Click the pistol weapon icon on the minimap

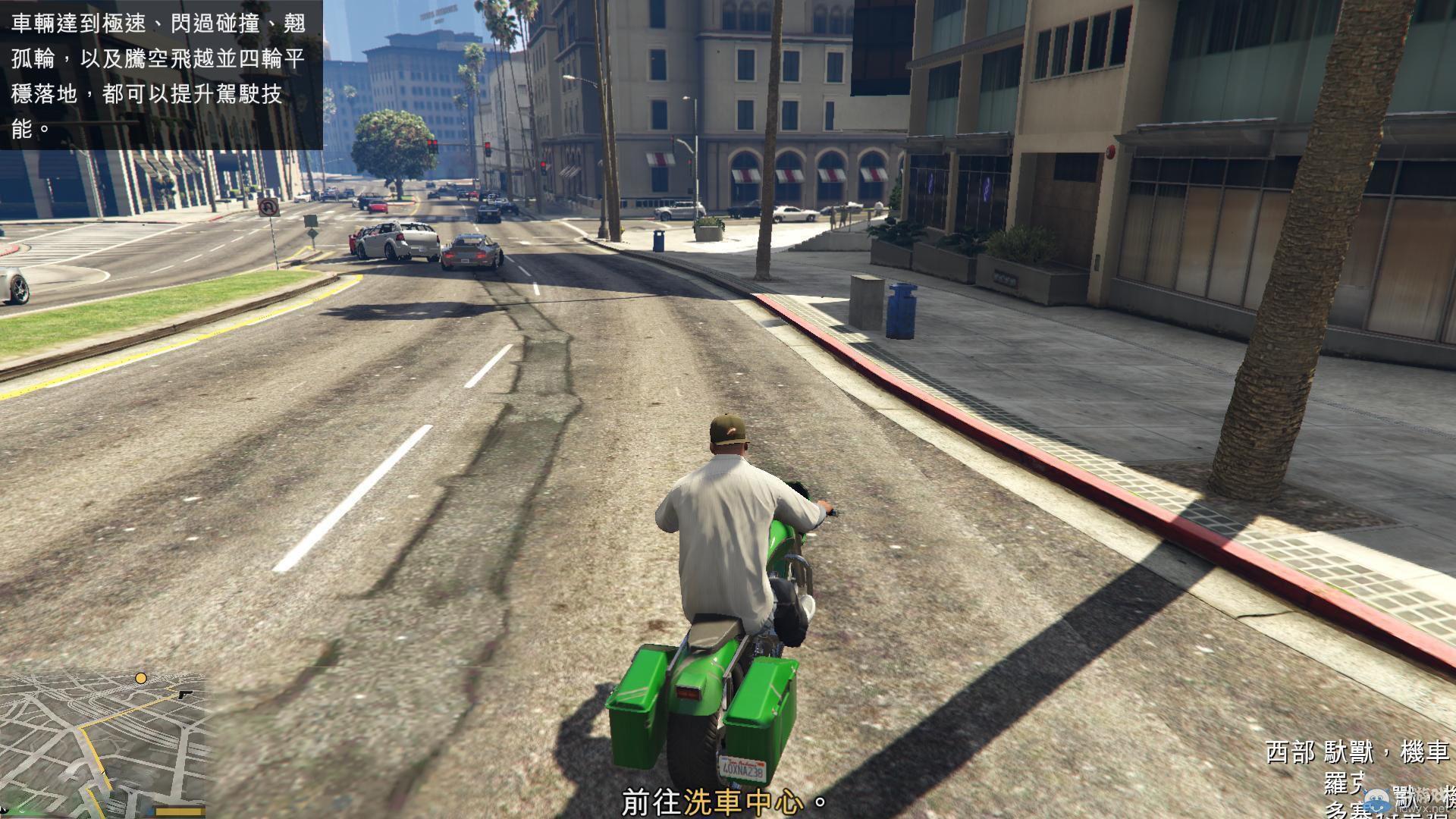(184, 695)
